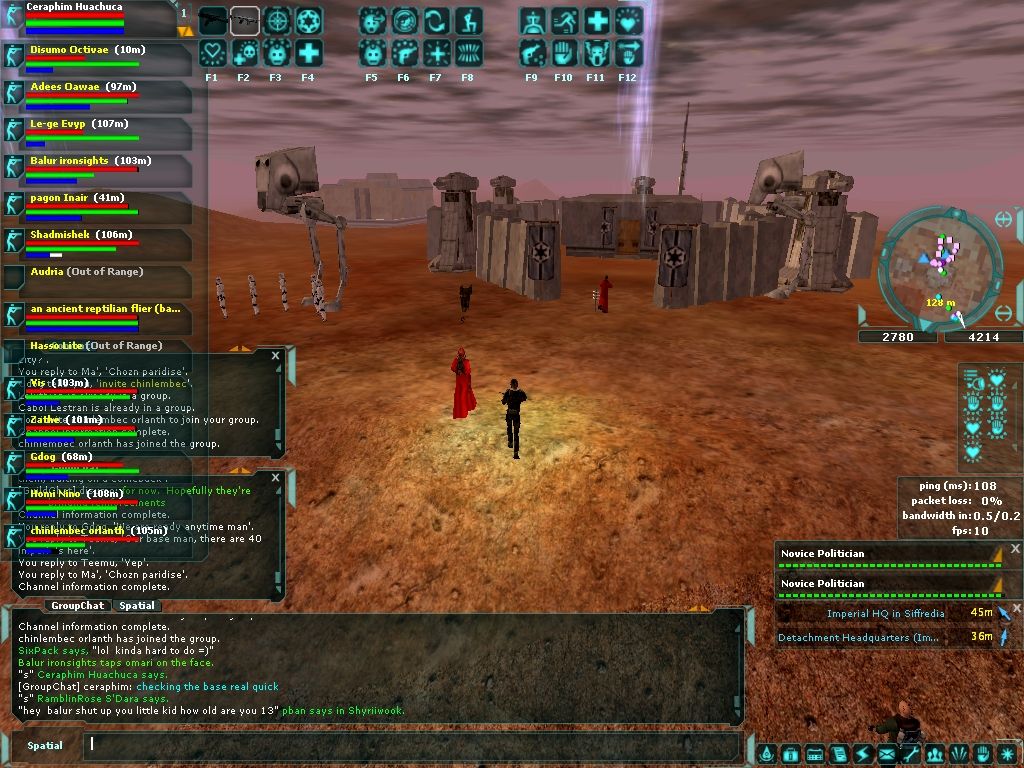The height and width of the screenshot is (768, 1024).
Task: Open inventory with the backpack icon
Action: [790, 754]
